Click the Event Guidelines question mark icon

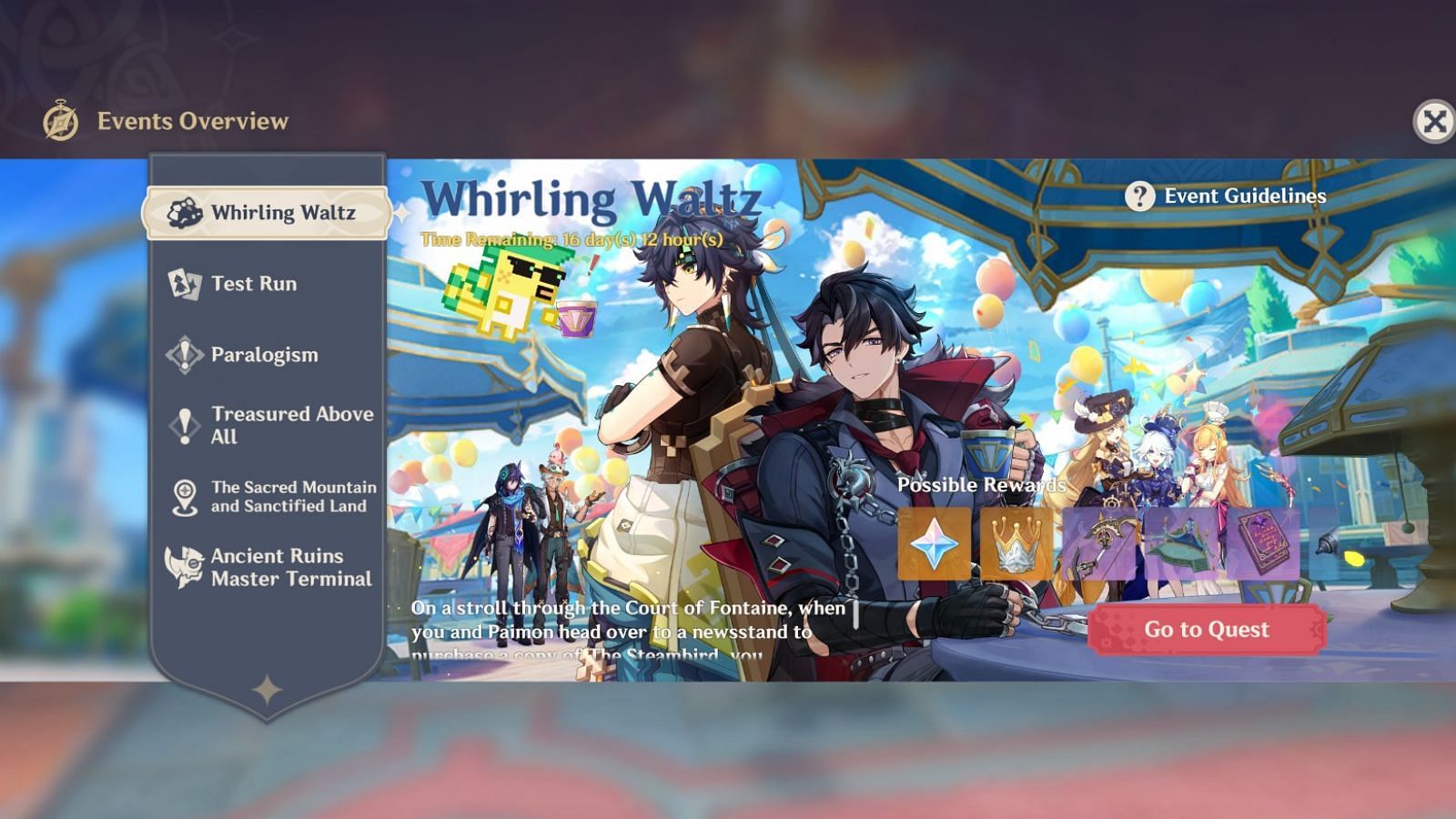[x=1139, y=196]
